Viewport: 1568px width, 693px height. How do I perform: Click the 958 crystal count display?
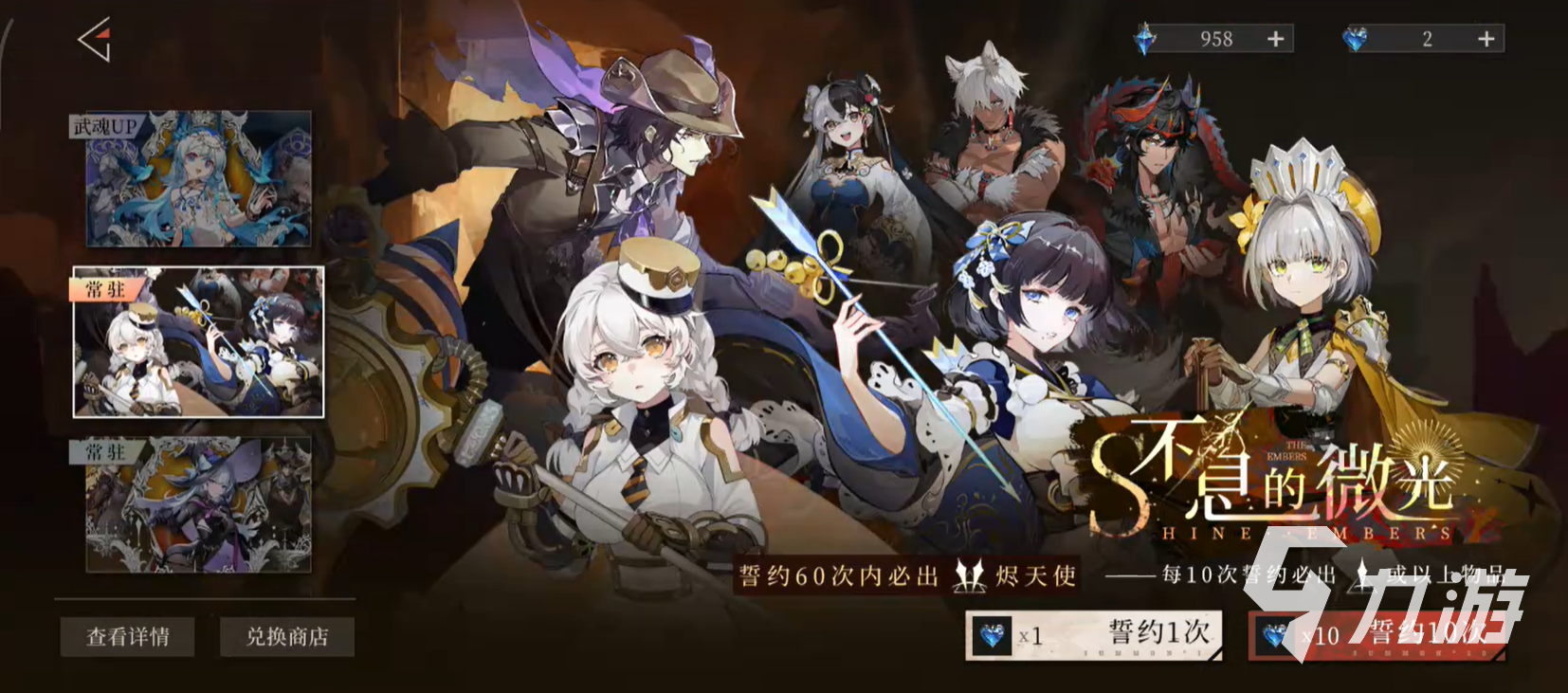click(1214, 38)
